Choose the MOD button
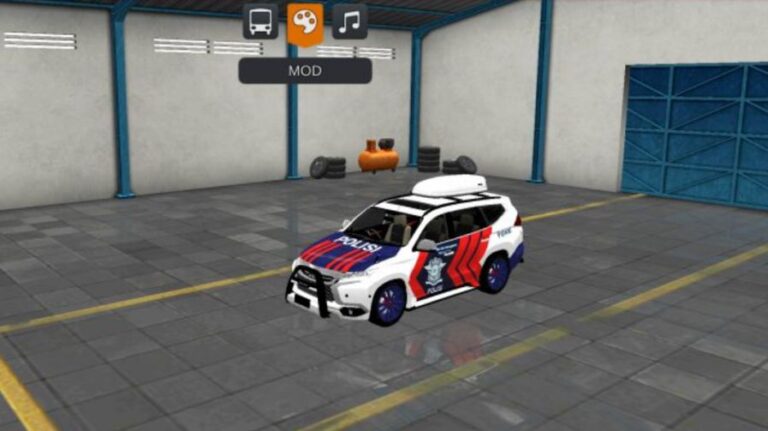768x431 pixels. [305, 71]
